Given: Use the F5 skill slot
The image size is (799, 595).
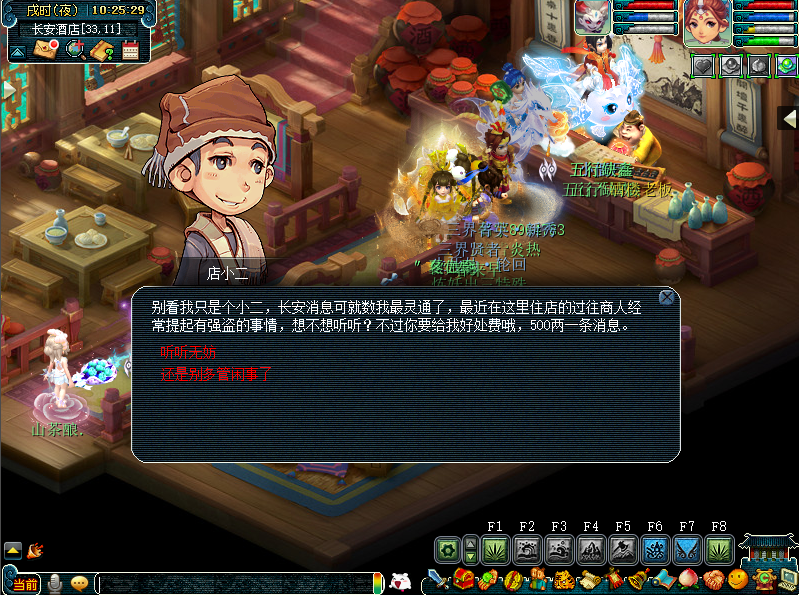Looking at the screenshot, I should [623, 549].
